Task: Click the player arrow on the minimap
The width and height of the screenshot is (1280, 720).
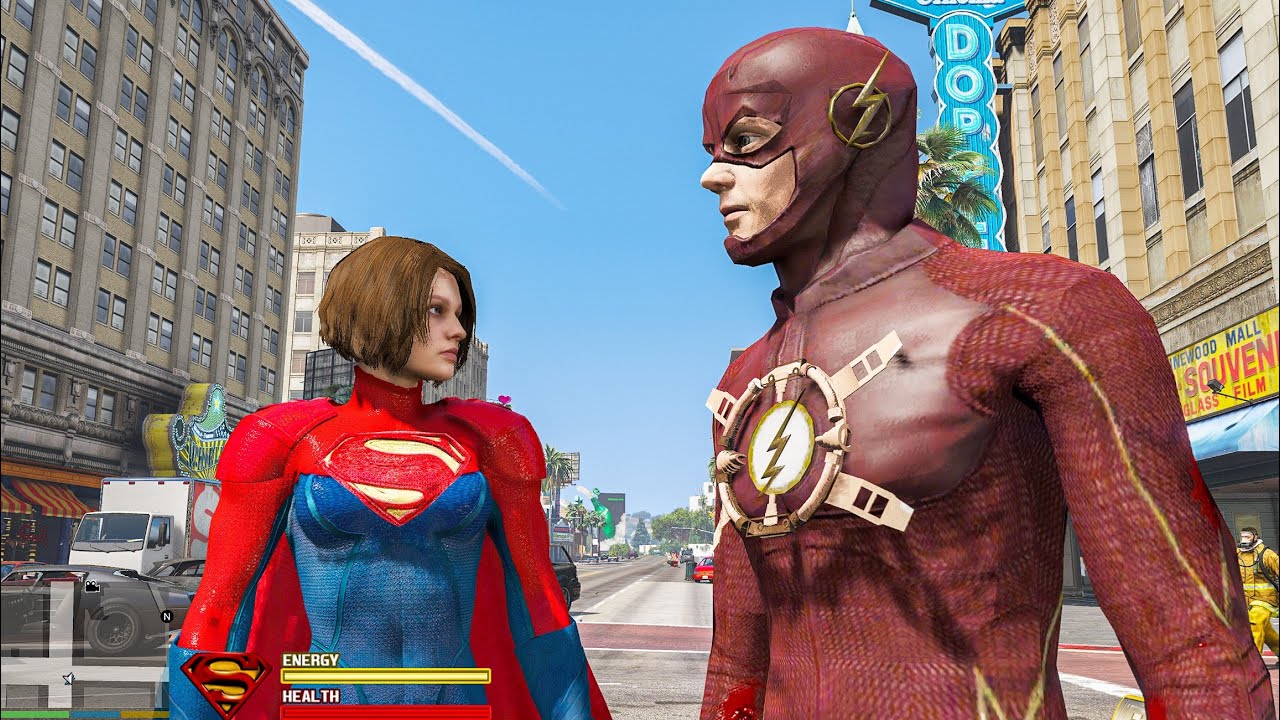Action: 68,679
